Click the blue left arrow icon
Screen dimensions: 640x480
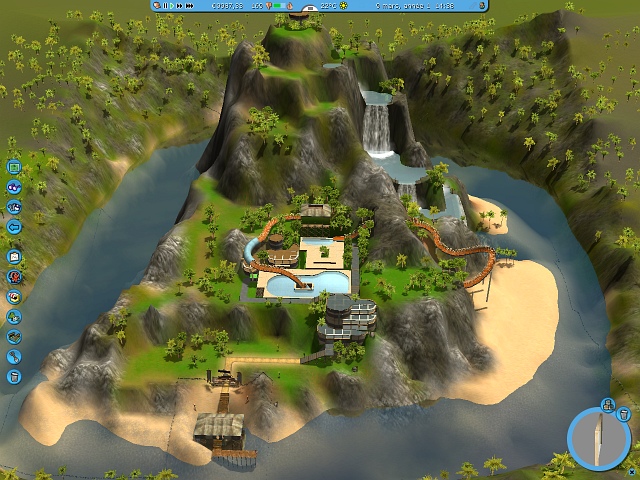click(15, 227)
